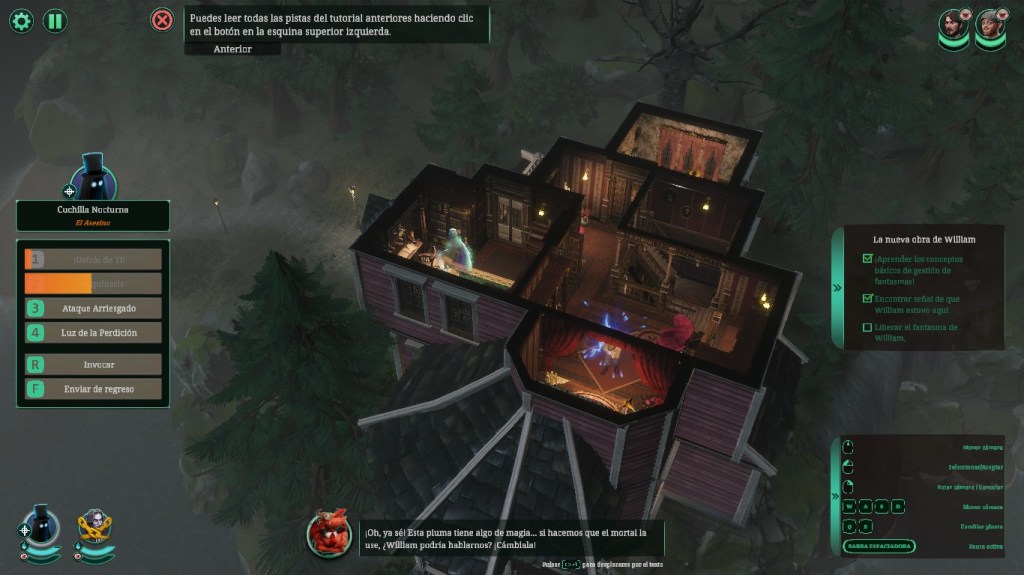Click the light-haired mortal portrait at top right

pyautogui.click(x=990, y=26)
